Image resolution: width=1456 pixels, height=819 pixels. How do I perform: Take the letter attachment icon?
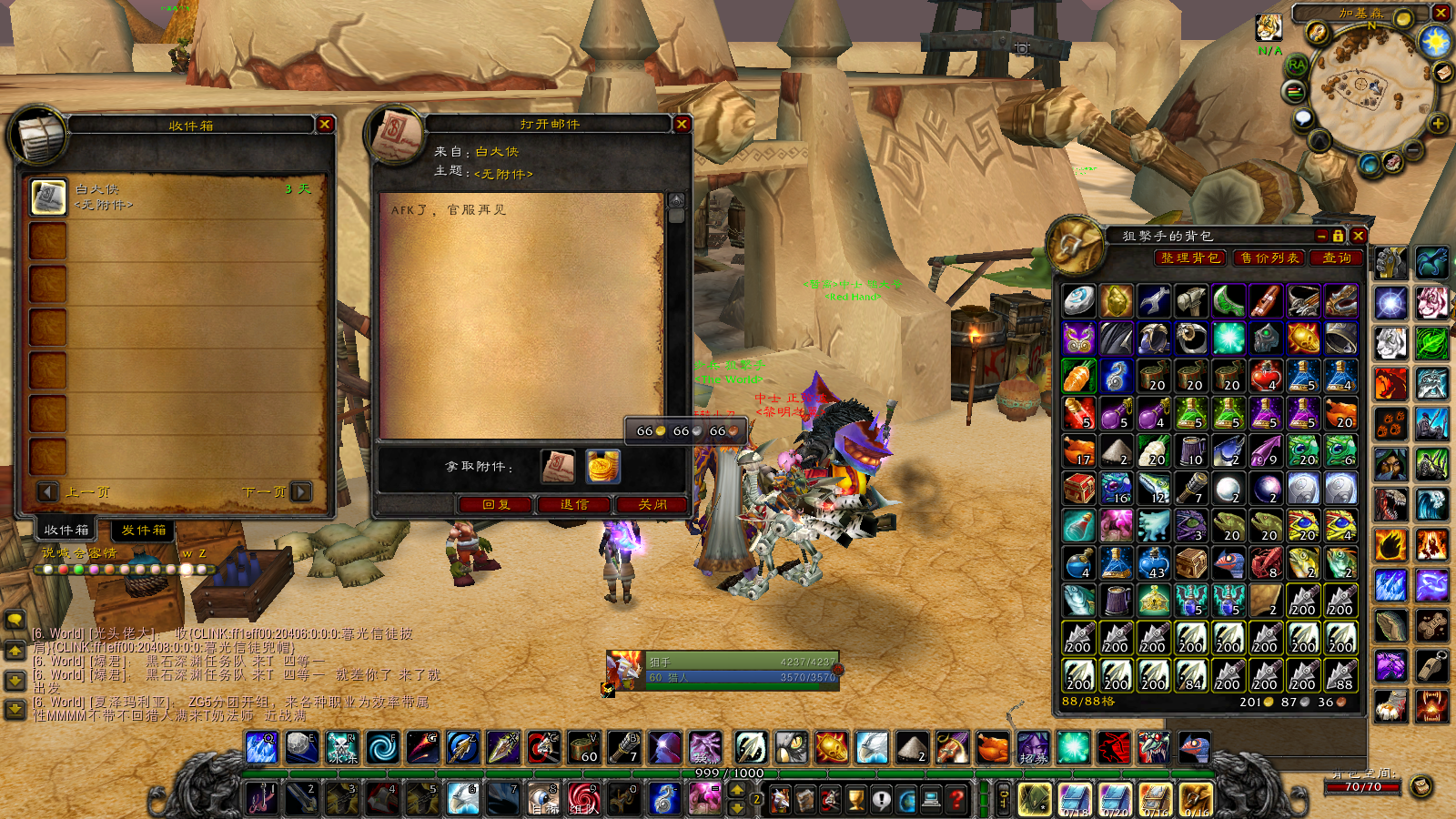click(558, 467)
